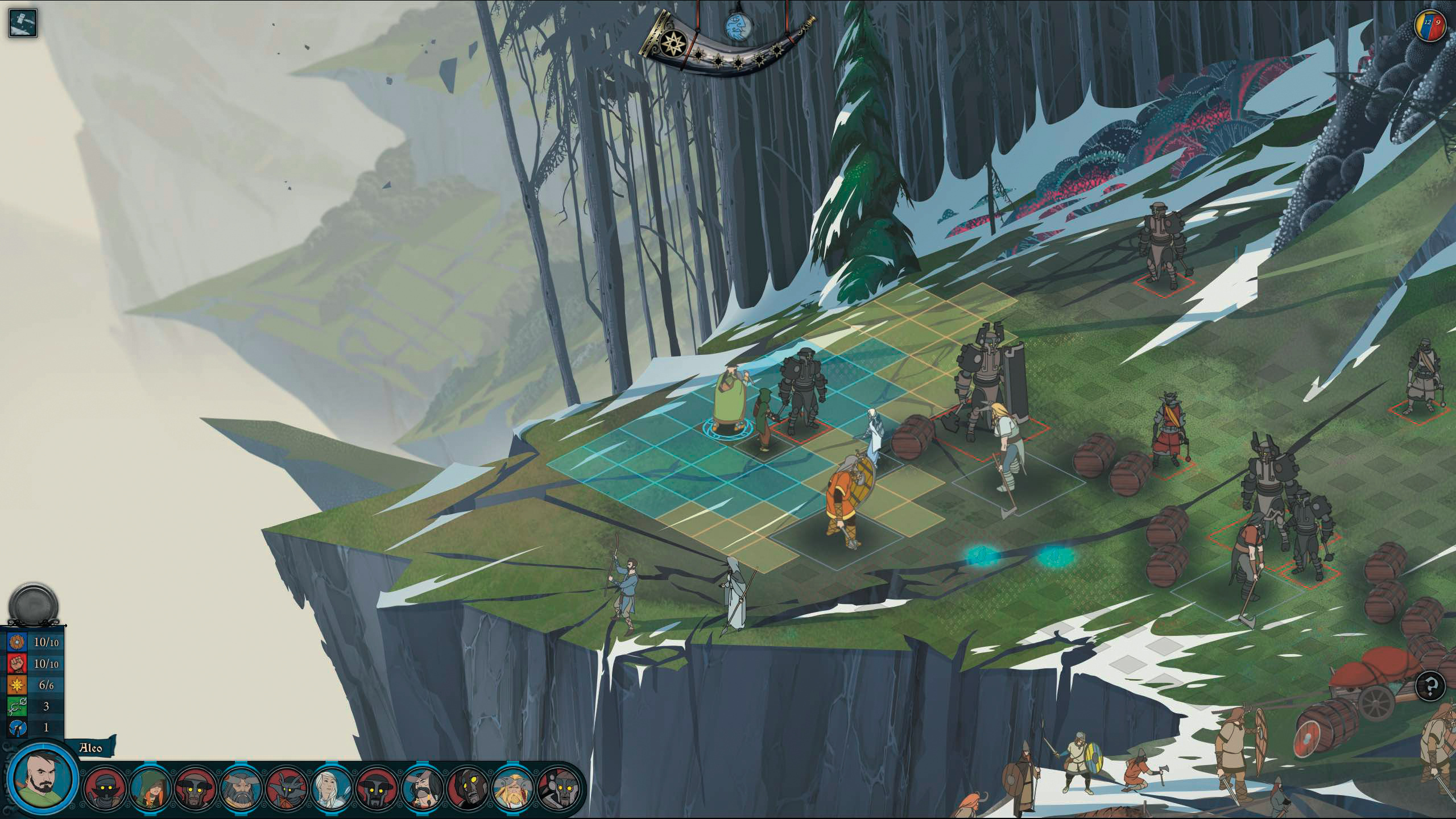
Task: Select the green-hooded woman's turn portrait
Action: click(x=150, y=788)
